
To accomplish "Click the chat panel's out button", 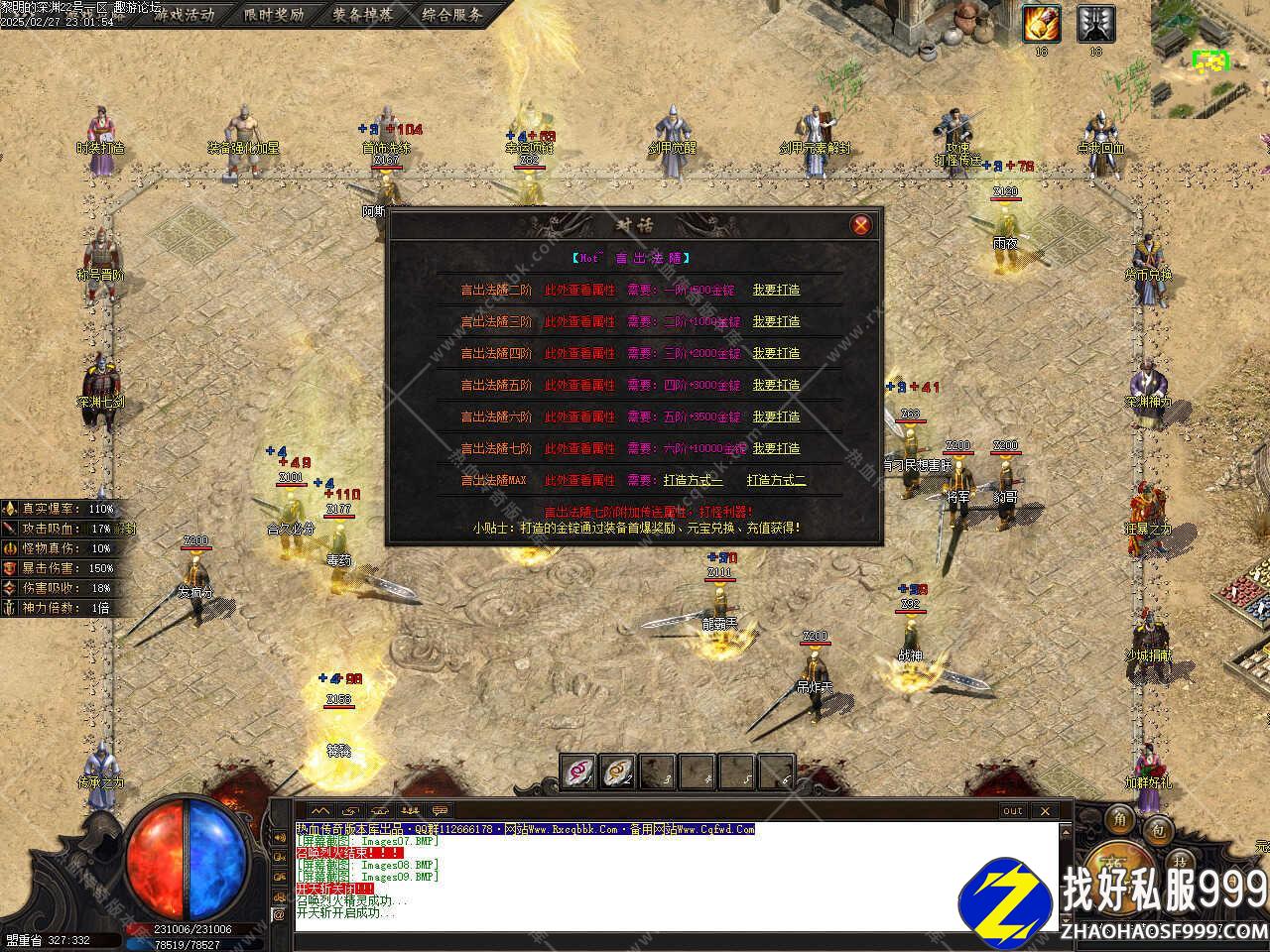I will (1012, 811).
